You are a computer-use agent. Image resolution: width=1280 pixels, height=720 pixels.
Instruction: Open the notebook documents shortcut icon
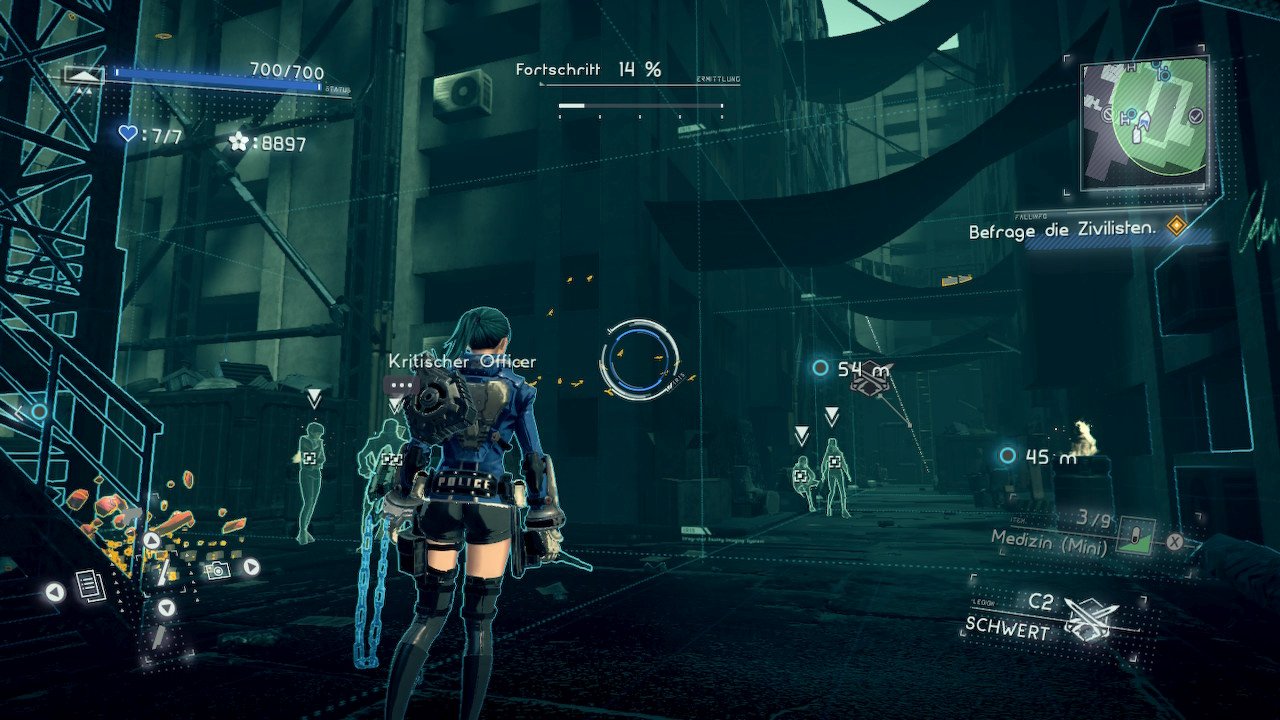pos(89,587)
